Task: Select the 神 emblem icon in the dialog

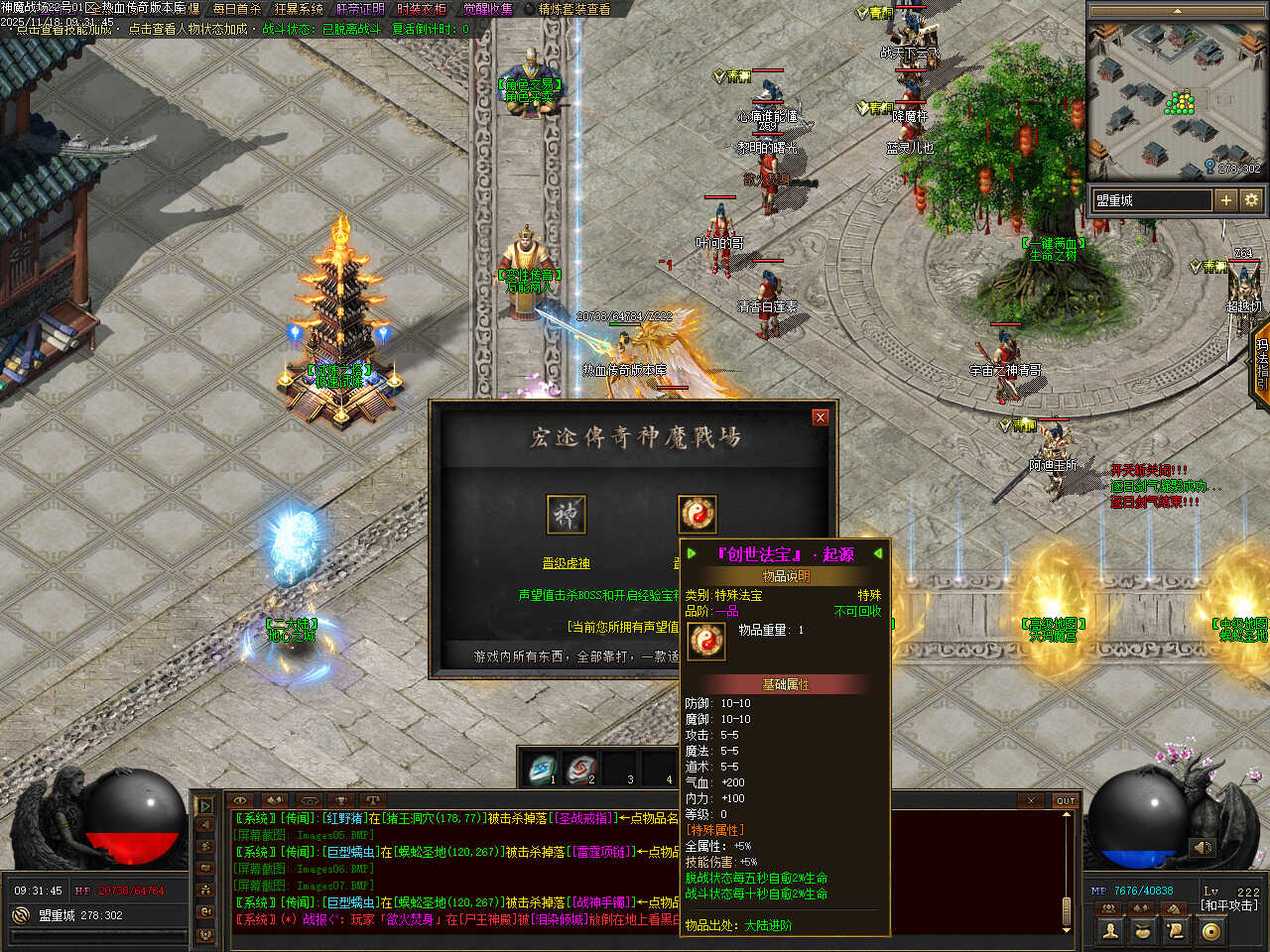Action: coord(567,515)
